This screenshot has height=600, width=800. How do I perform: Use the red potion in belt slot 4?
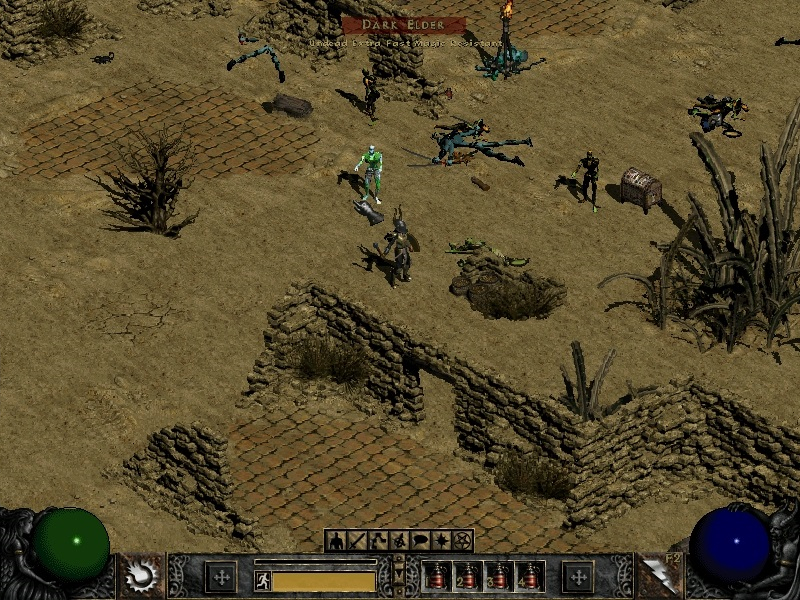click(527, 578)
